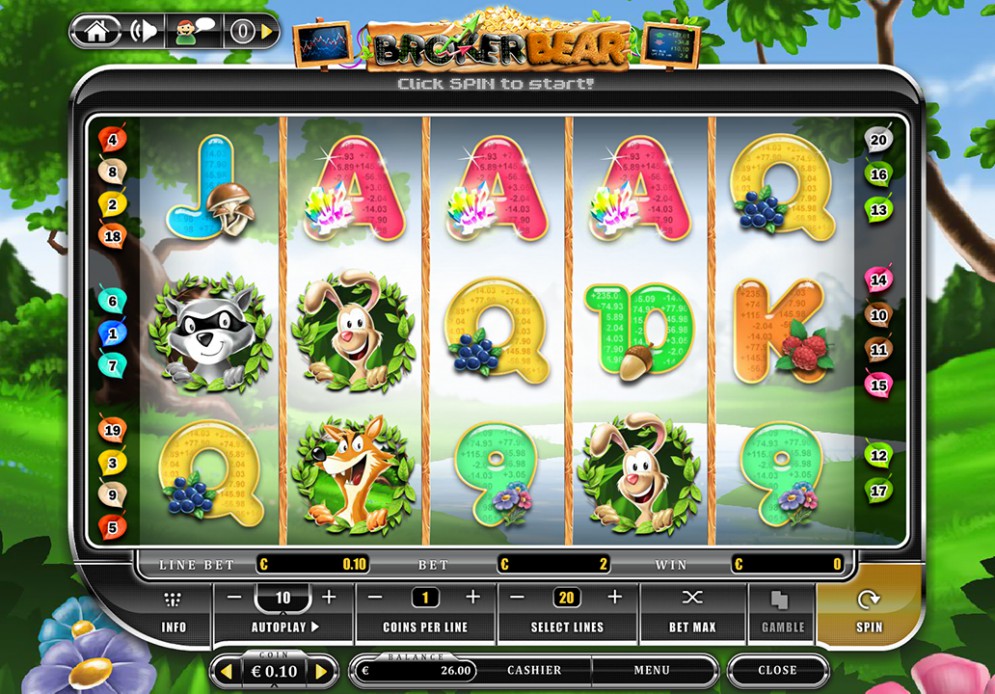Open the game MENU
Viewport: 995px width, 694px height.
[x=651, y=670]
